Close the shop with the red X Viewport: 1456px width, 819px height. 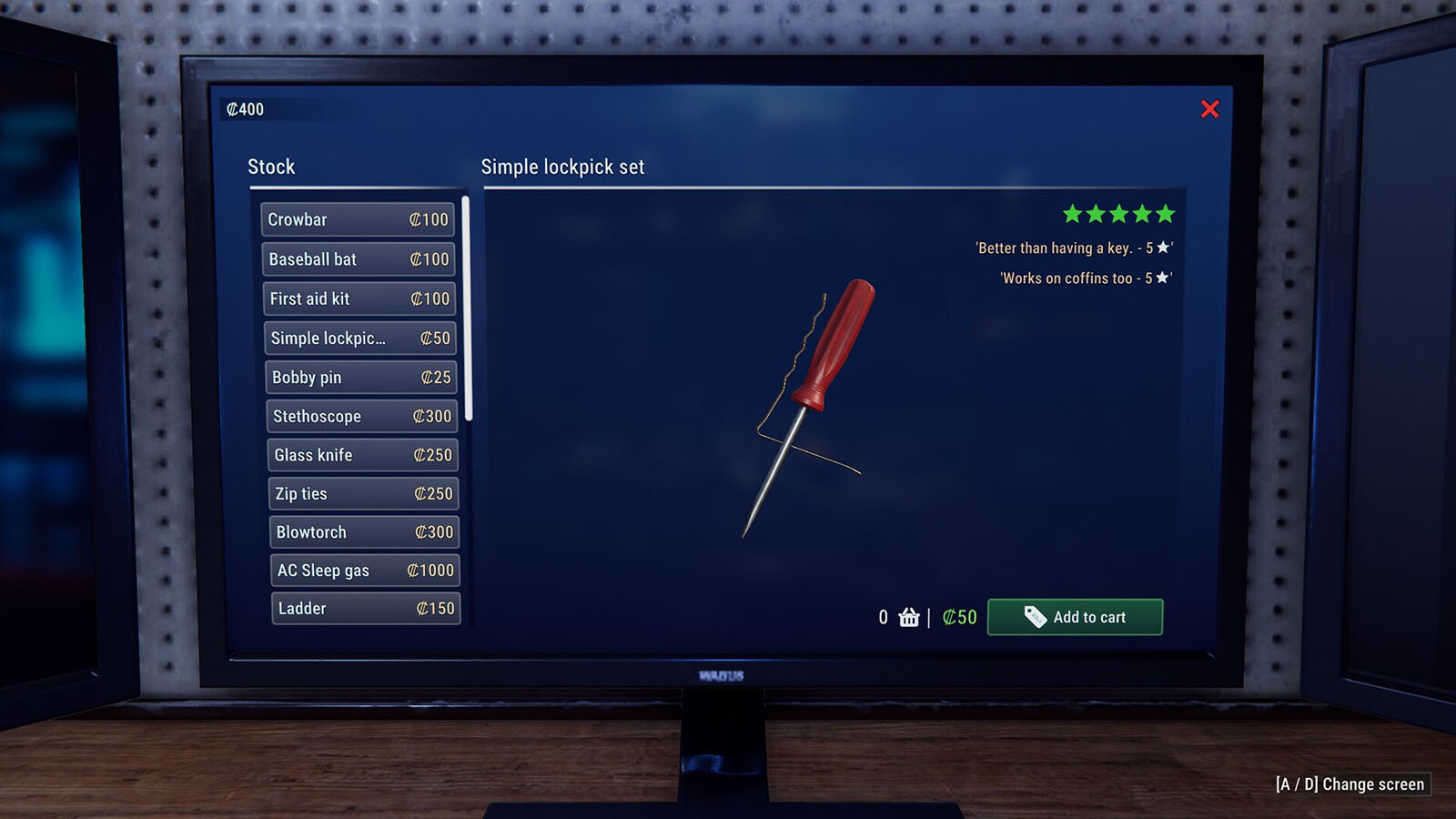coord(1209,109)
